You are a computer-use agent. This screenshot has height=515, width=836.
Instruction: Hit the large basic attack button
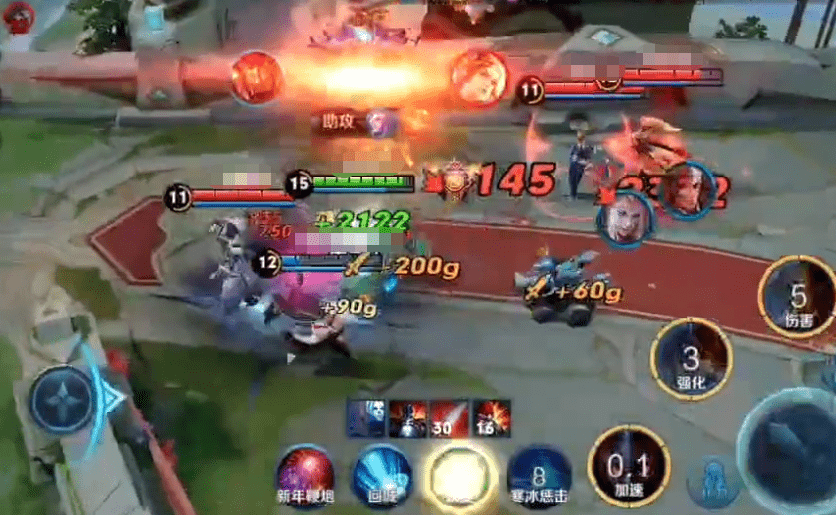(790, 450)
